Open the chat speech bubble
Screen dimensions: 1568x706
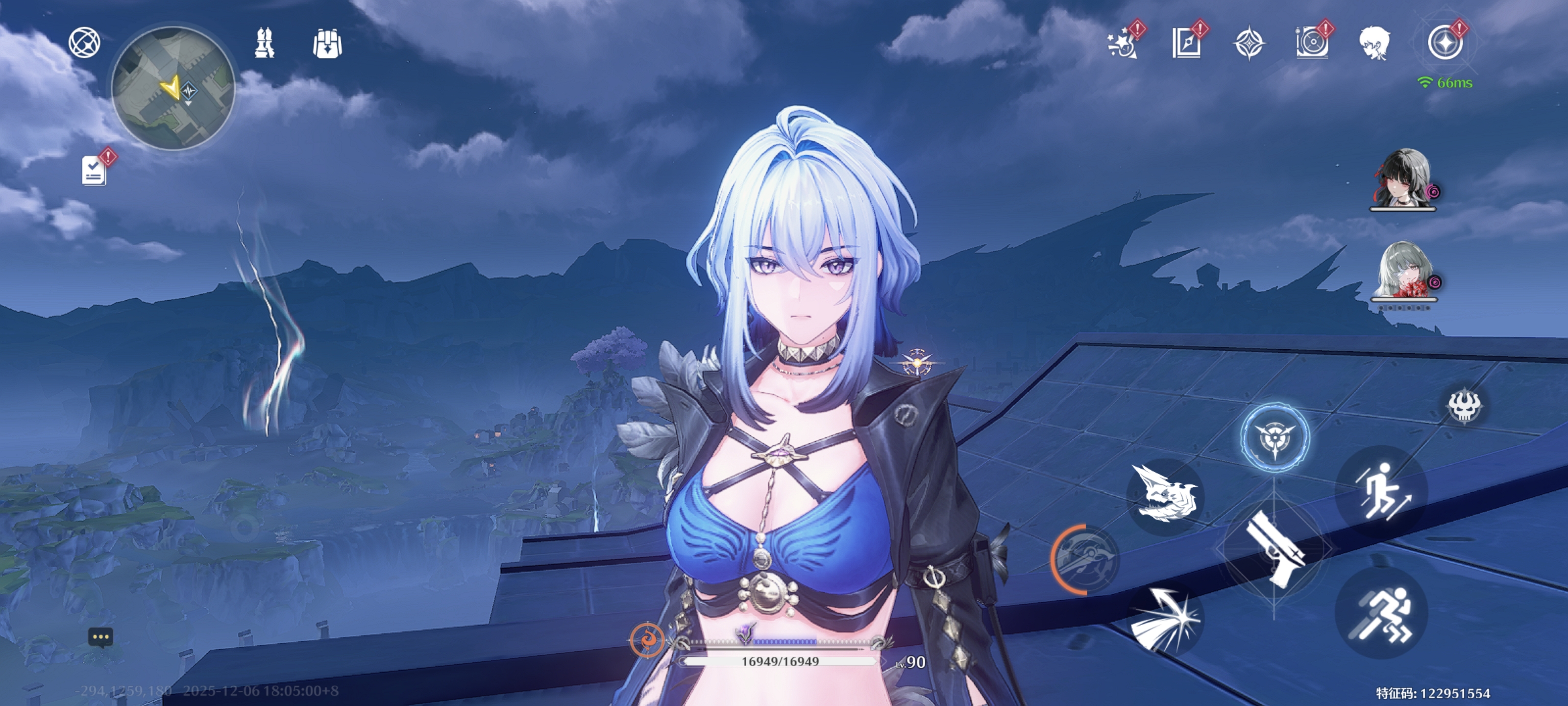(100, 637)
